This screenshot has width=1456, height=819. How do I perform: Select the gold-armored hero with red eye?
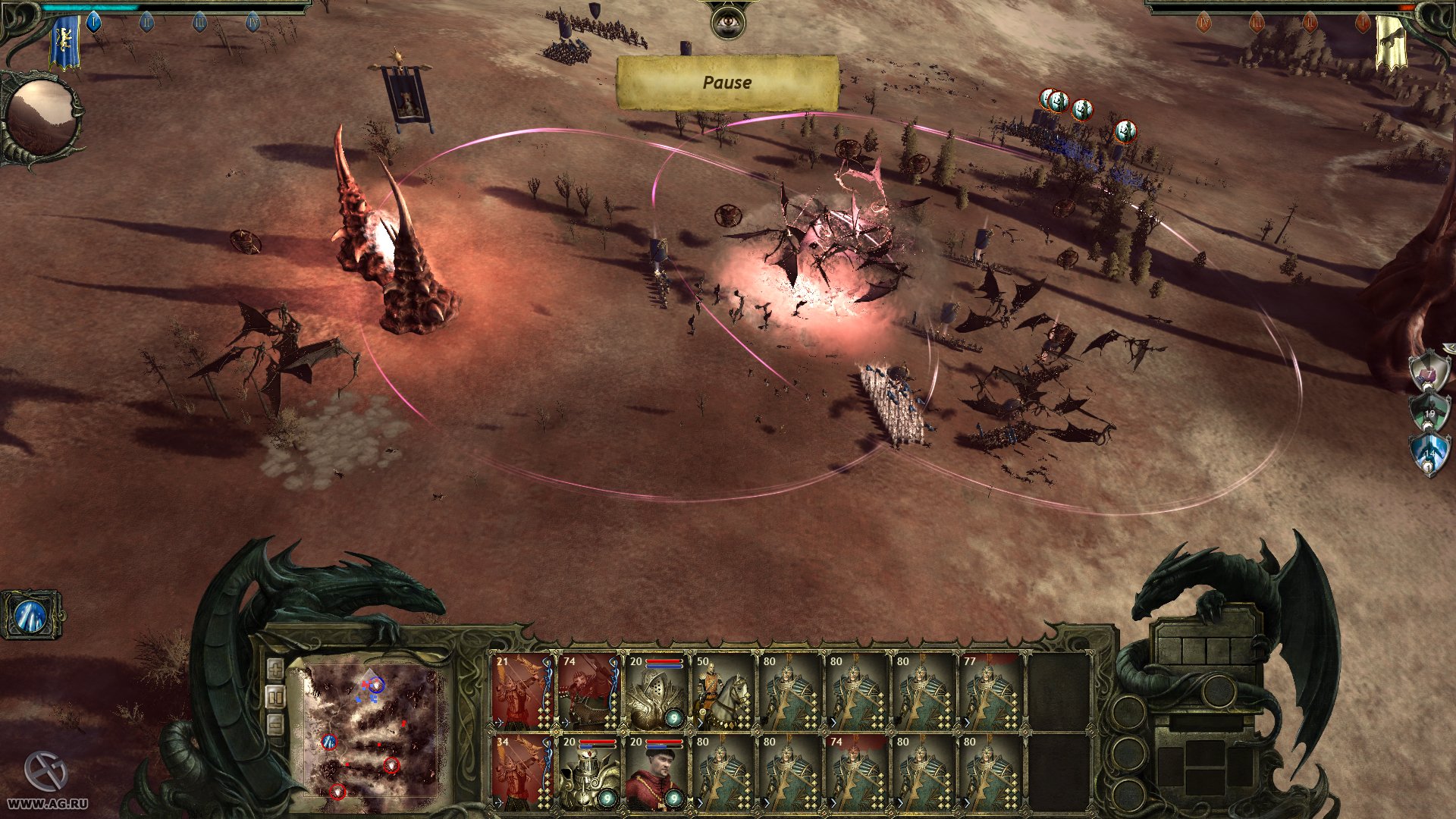tap(589, 771)
